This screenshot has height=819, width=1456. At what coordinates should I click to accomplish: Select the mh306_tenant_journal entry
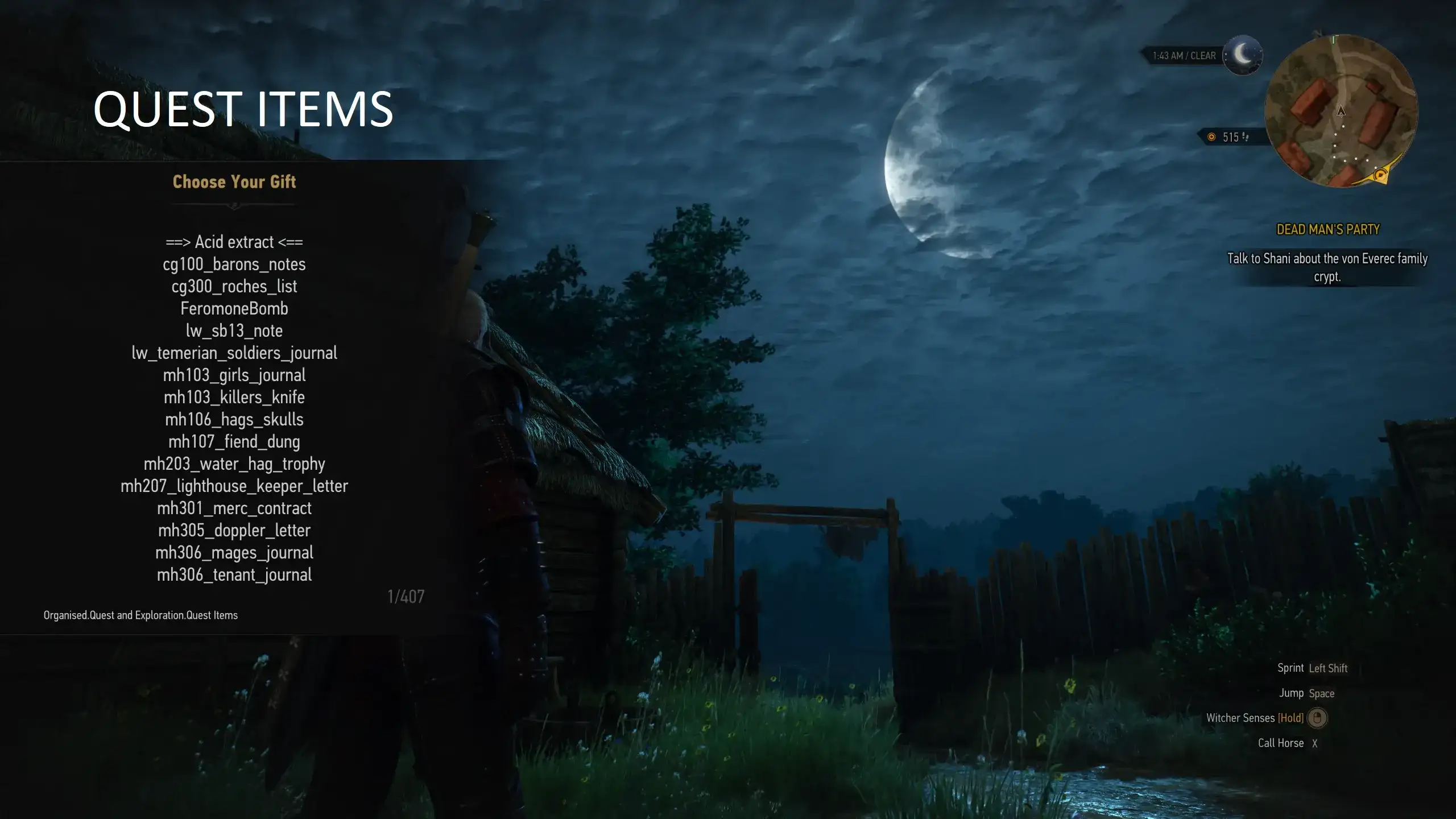234,575
